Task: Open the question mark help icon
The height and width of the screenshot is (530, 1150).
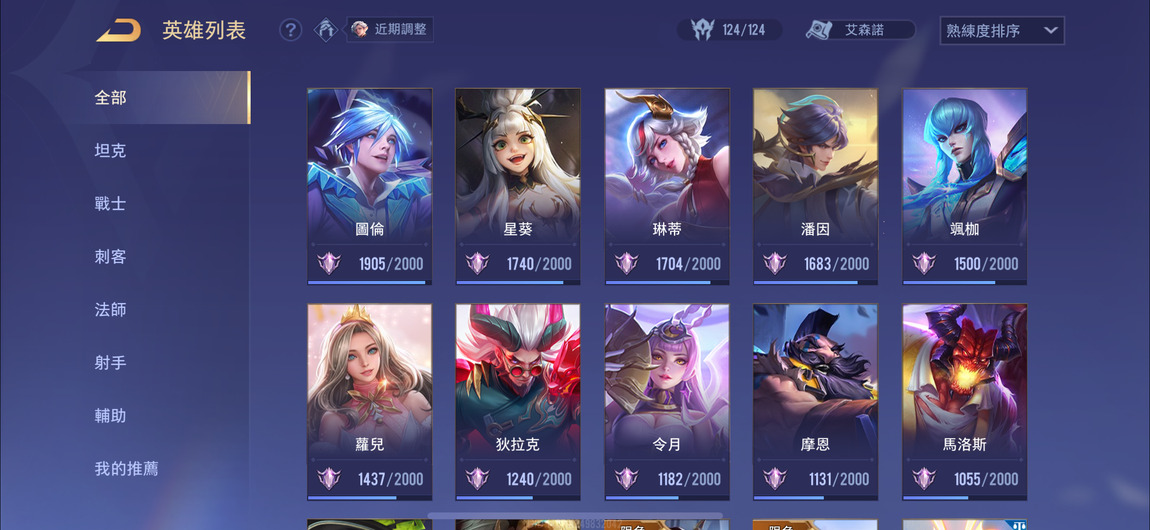Action: click(290, 30)
